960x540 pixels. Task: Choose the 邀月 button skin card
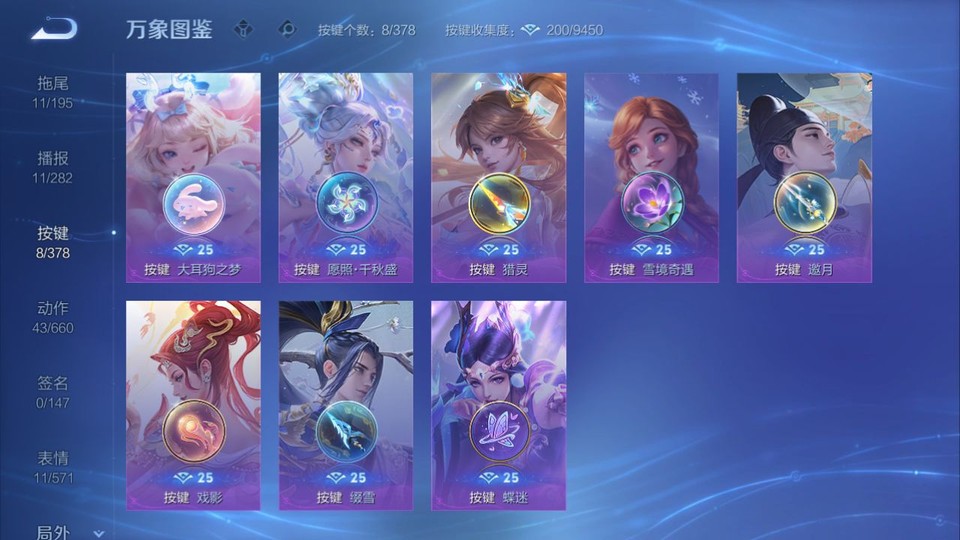[x=804, y=178]
